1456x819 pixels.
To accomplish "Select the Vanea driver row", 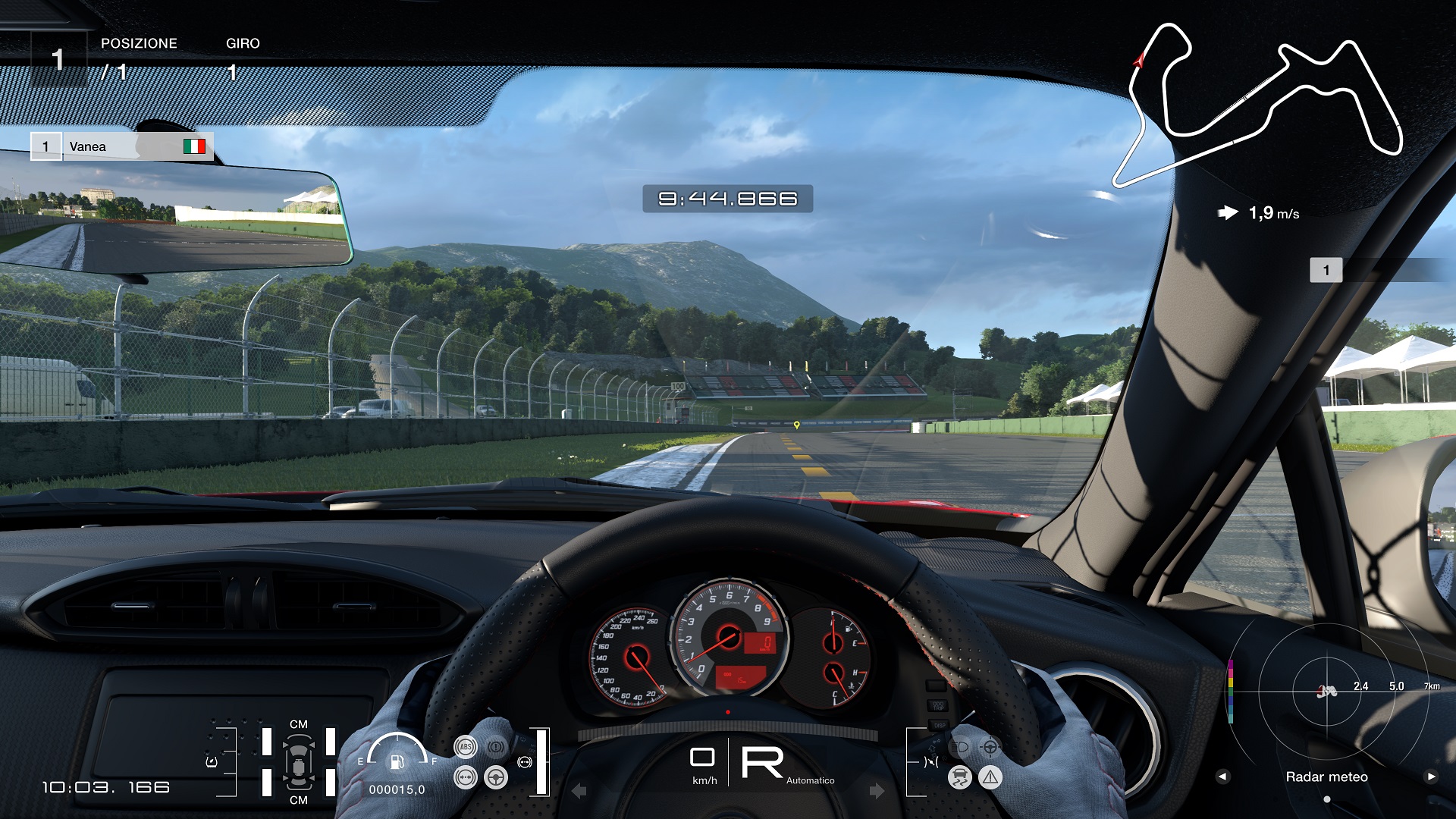I will pyautogui.click(x=122, y=146).
